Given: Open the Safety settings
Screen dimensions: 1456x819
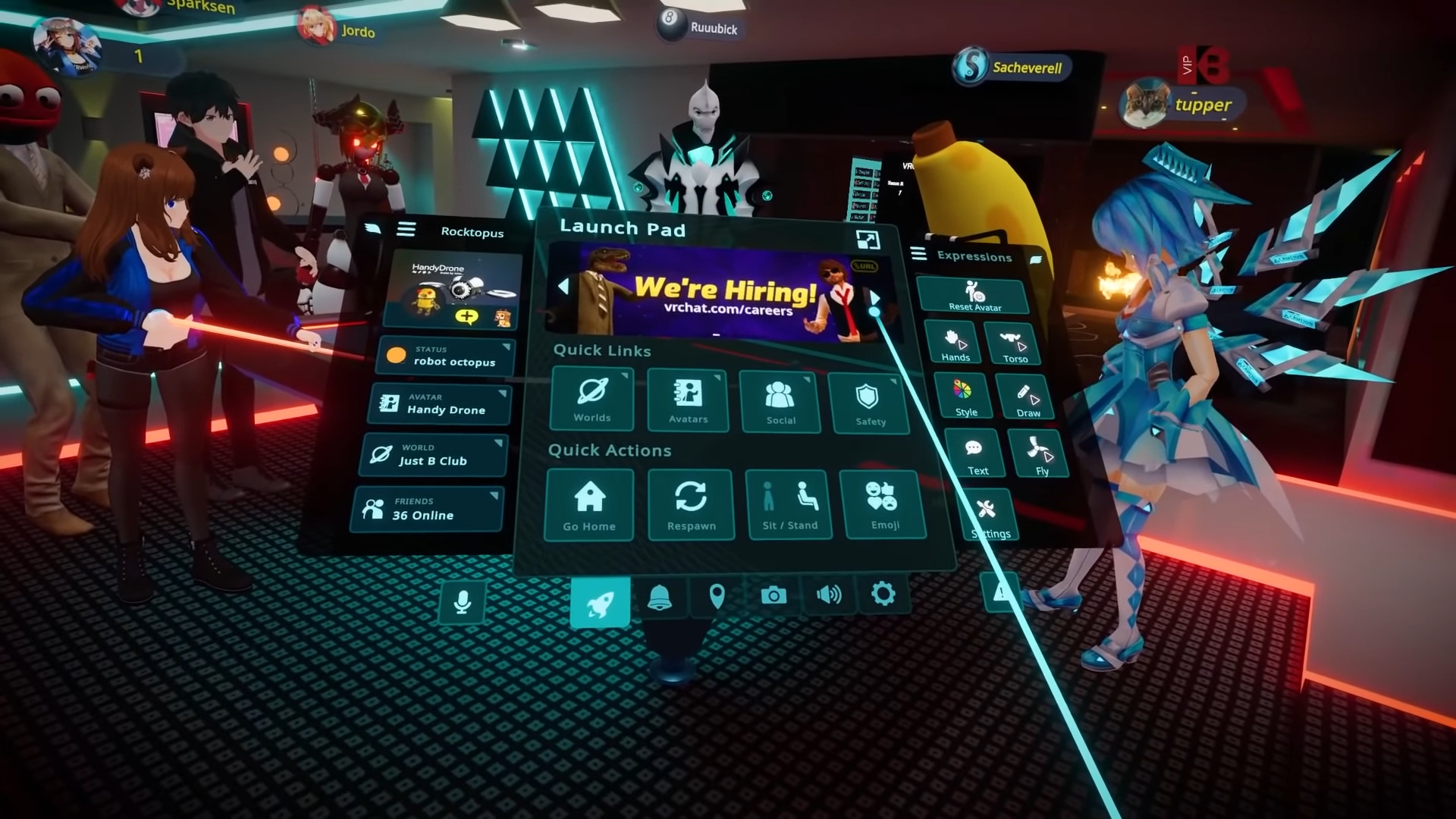Looking at the screenshot, I should click(x=869, y=404).
